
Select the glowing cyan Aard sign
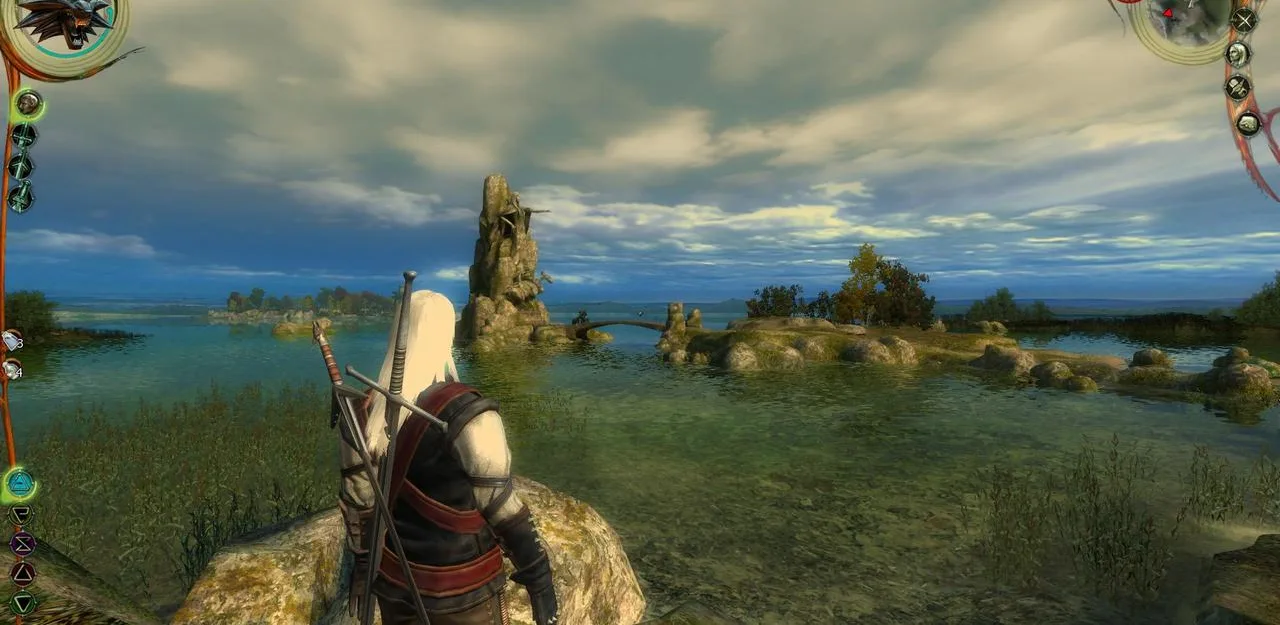[19, 485]
